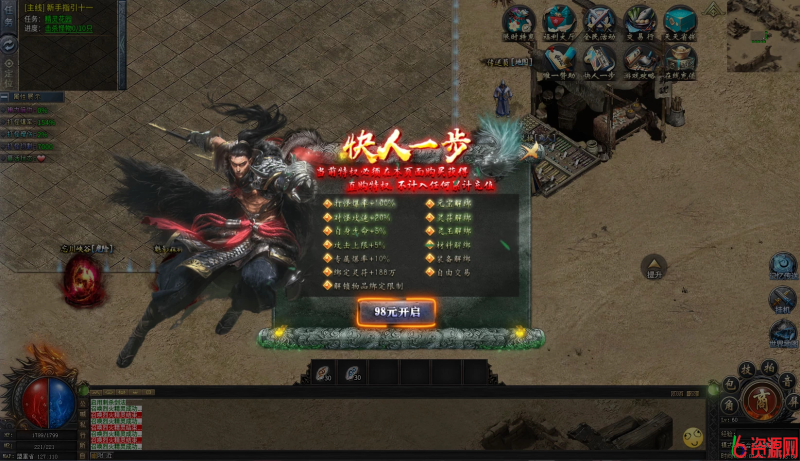
Task: Click the 提升 upgrade arrow button
Action: (x=655, y=265)
